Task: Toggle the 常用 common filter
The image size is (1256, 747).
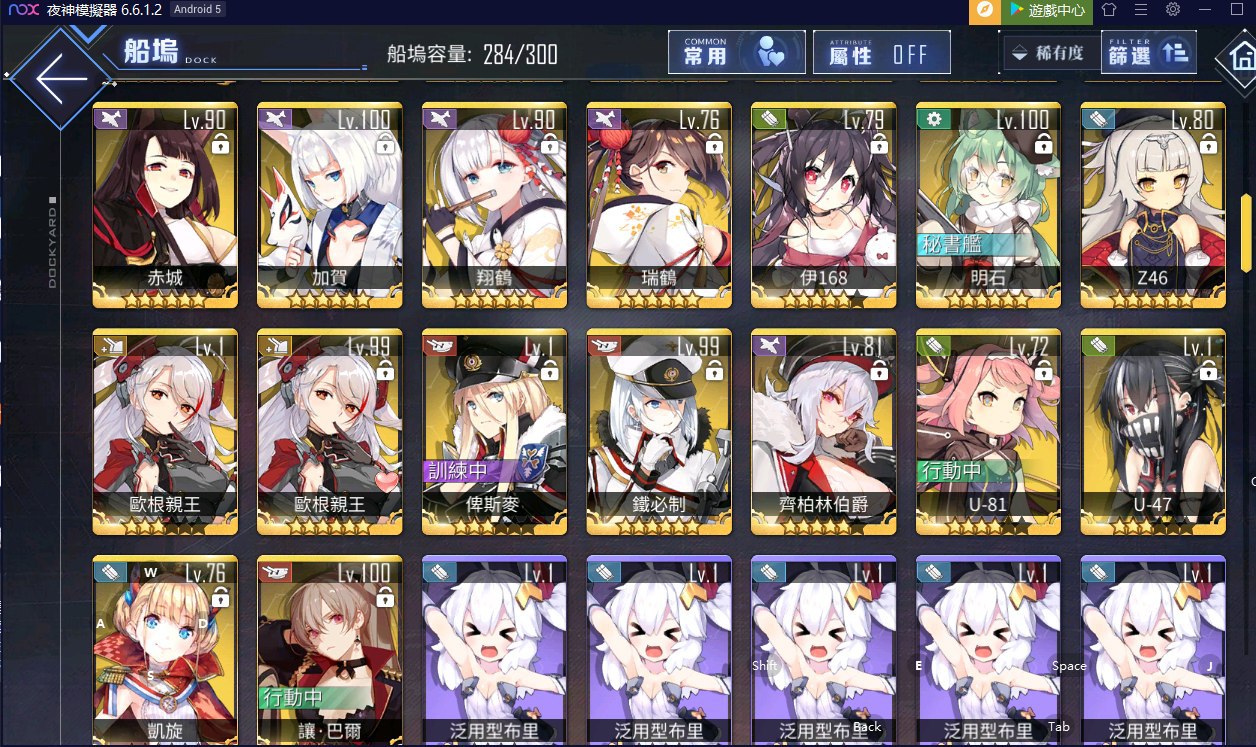Action: pyautogui.click(x=736, y=53)
